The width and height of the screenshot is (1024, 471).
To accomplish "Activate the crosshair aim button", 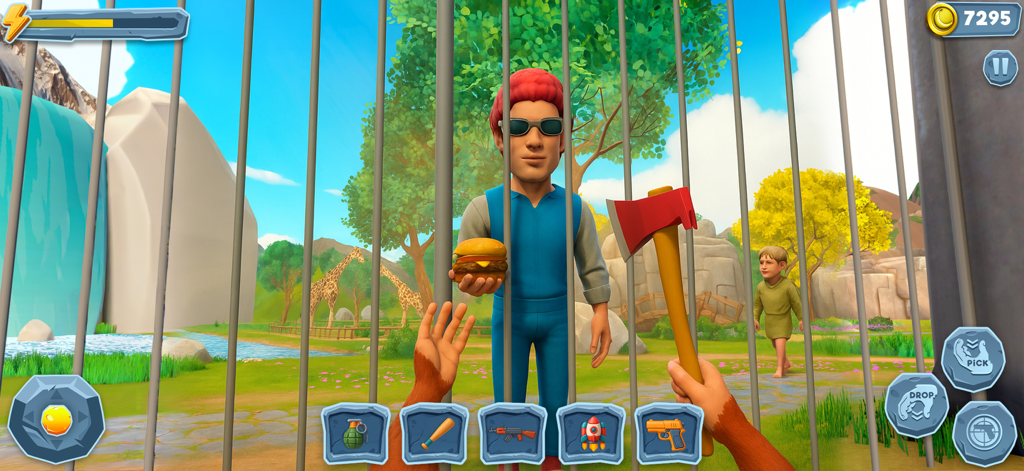I will pyautogui.click(x=983, y=432).
